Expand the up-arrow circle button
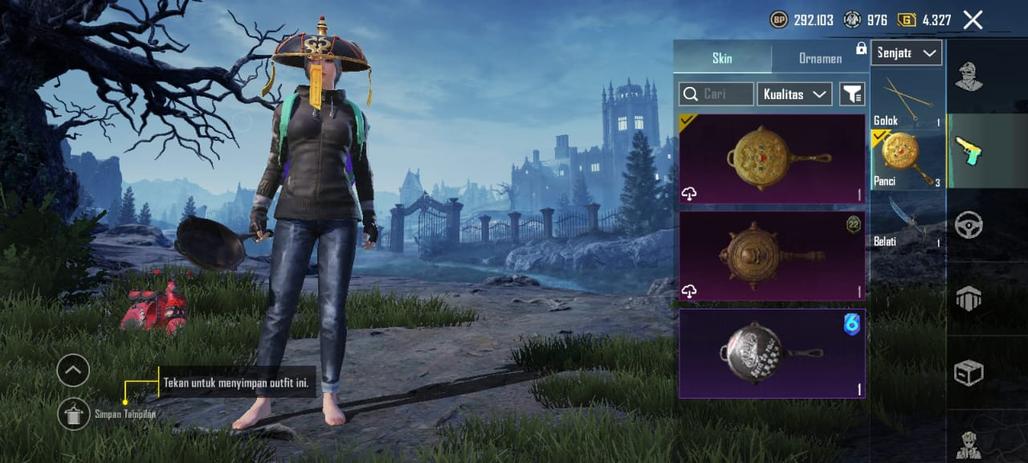The width and height of the screenshot is (1028, 463). click(x=73, y=371)
